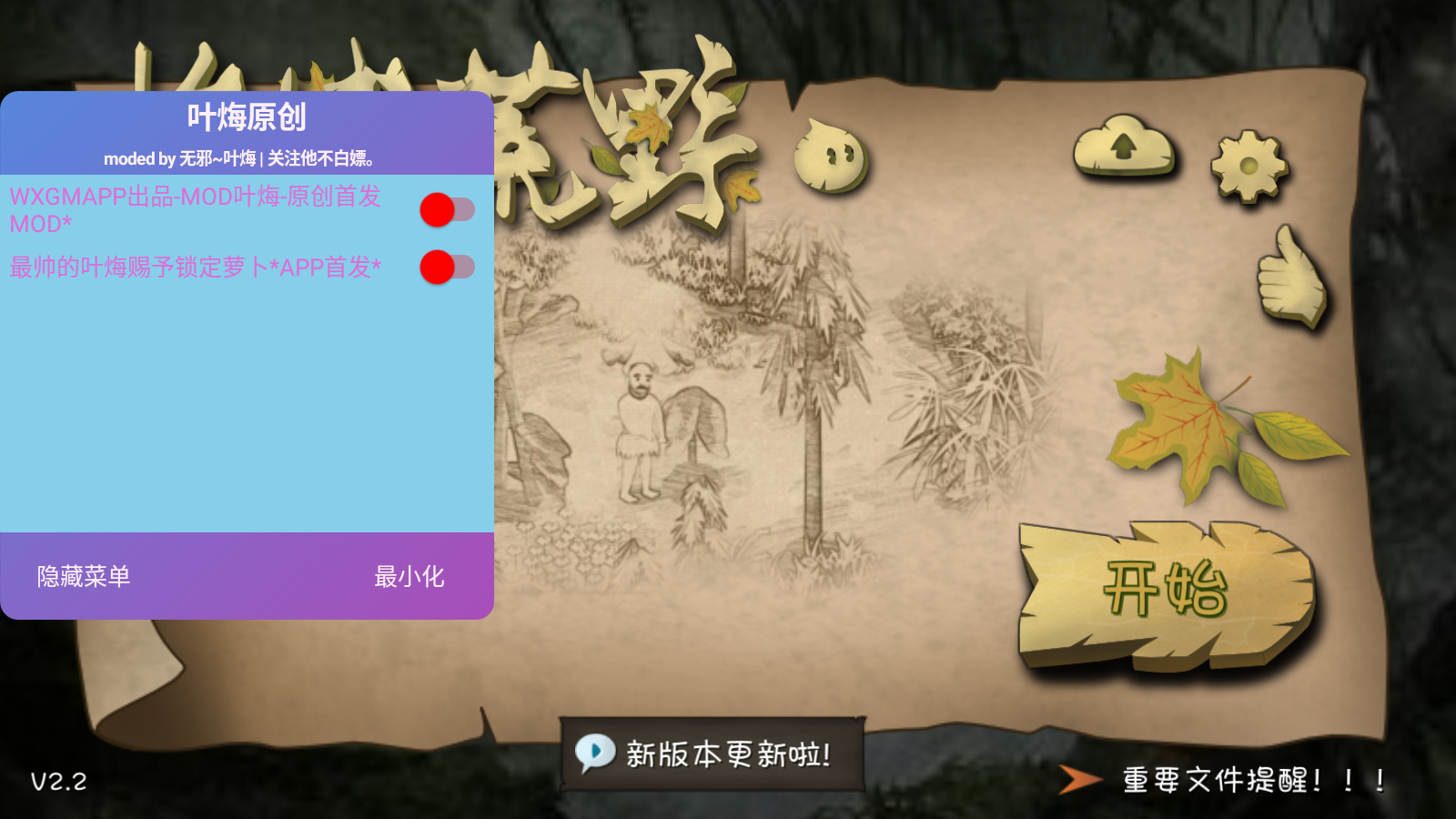Tap the thumbs-up like icon
1456x819 pixels.
pos(1290,278)
